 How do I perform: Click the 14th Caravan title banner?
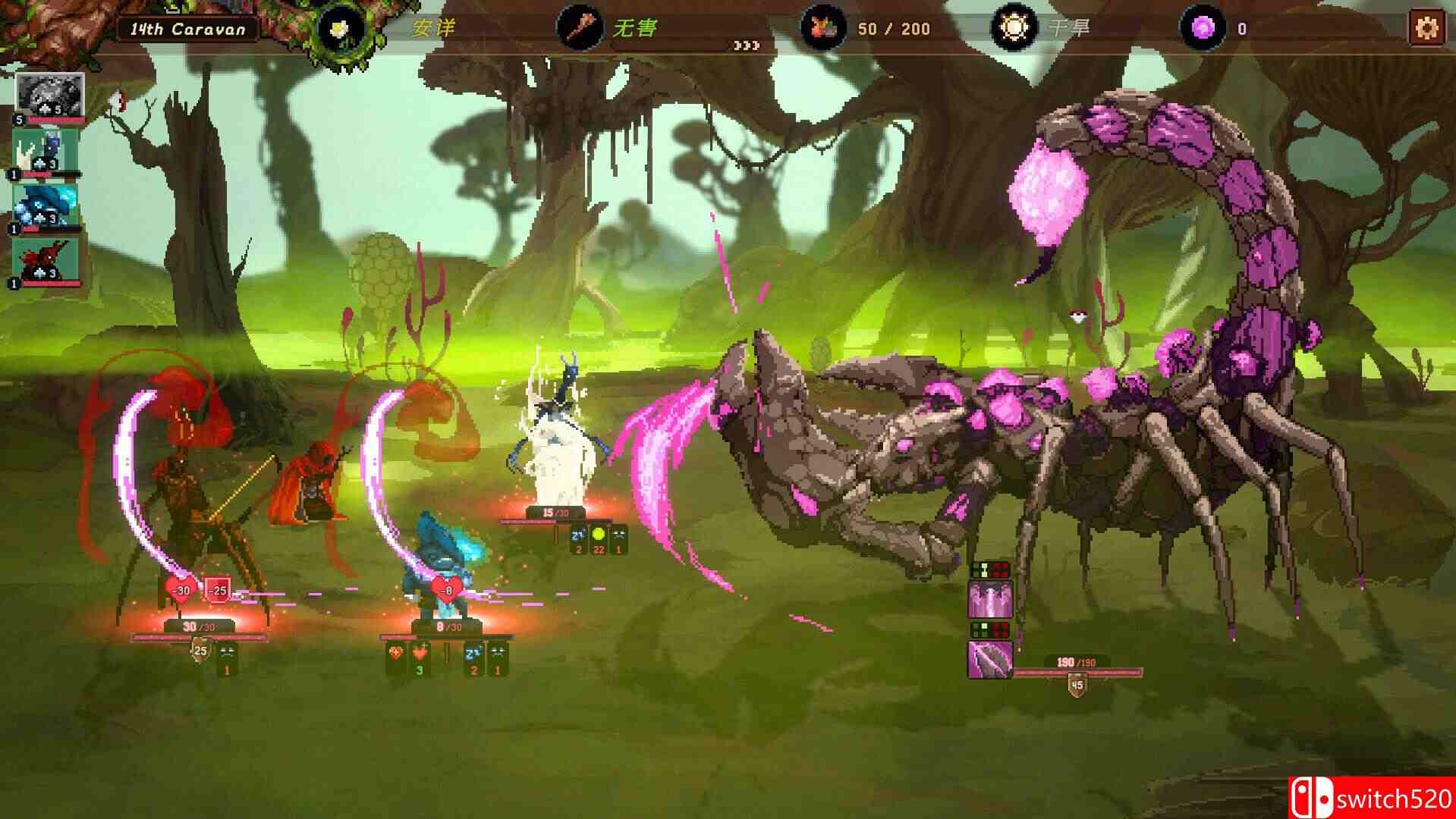(x=190, y=27)
